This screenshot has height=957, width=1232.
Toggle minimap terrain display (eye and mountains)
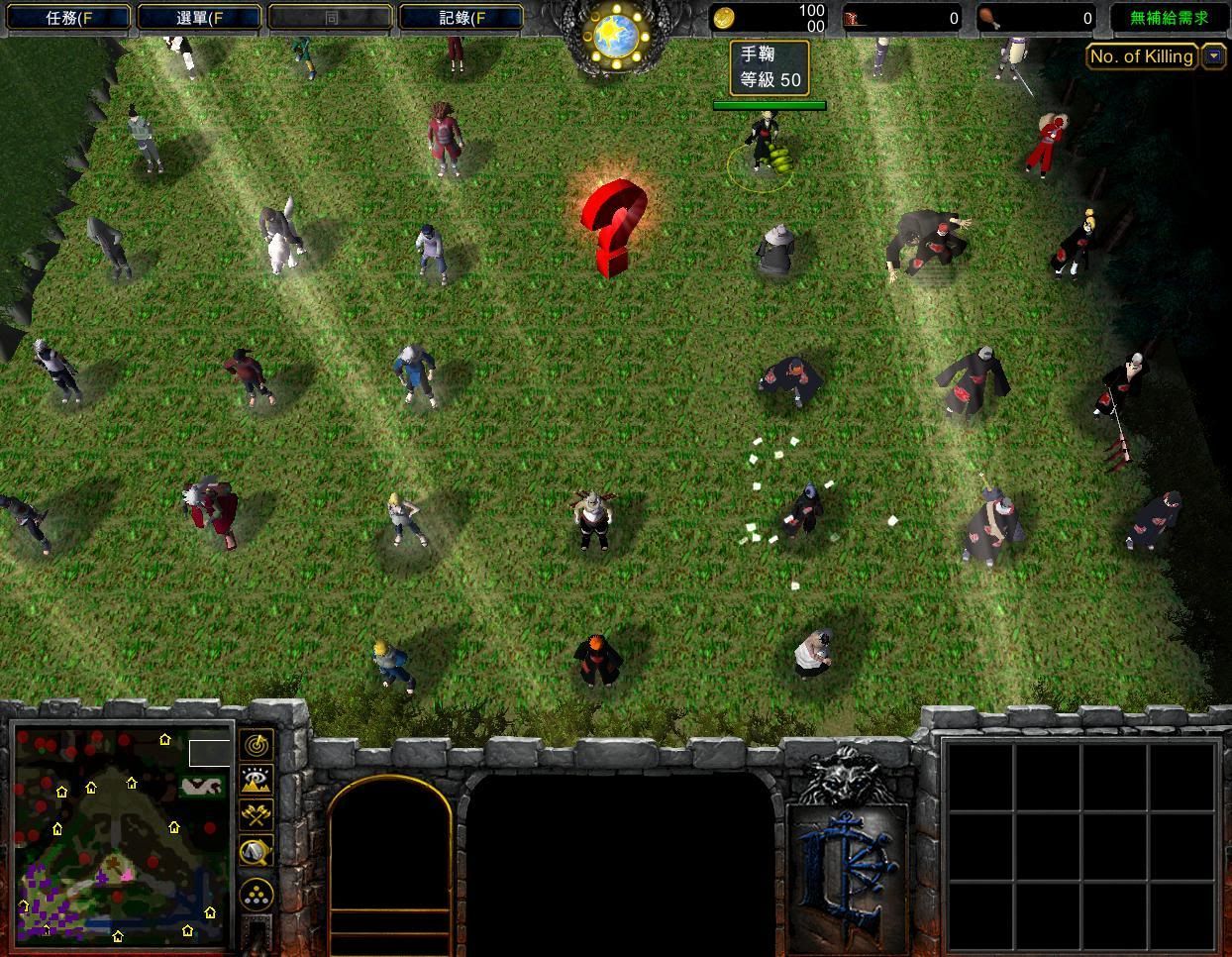tap(257, 780)
